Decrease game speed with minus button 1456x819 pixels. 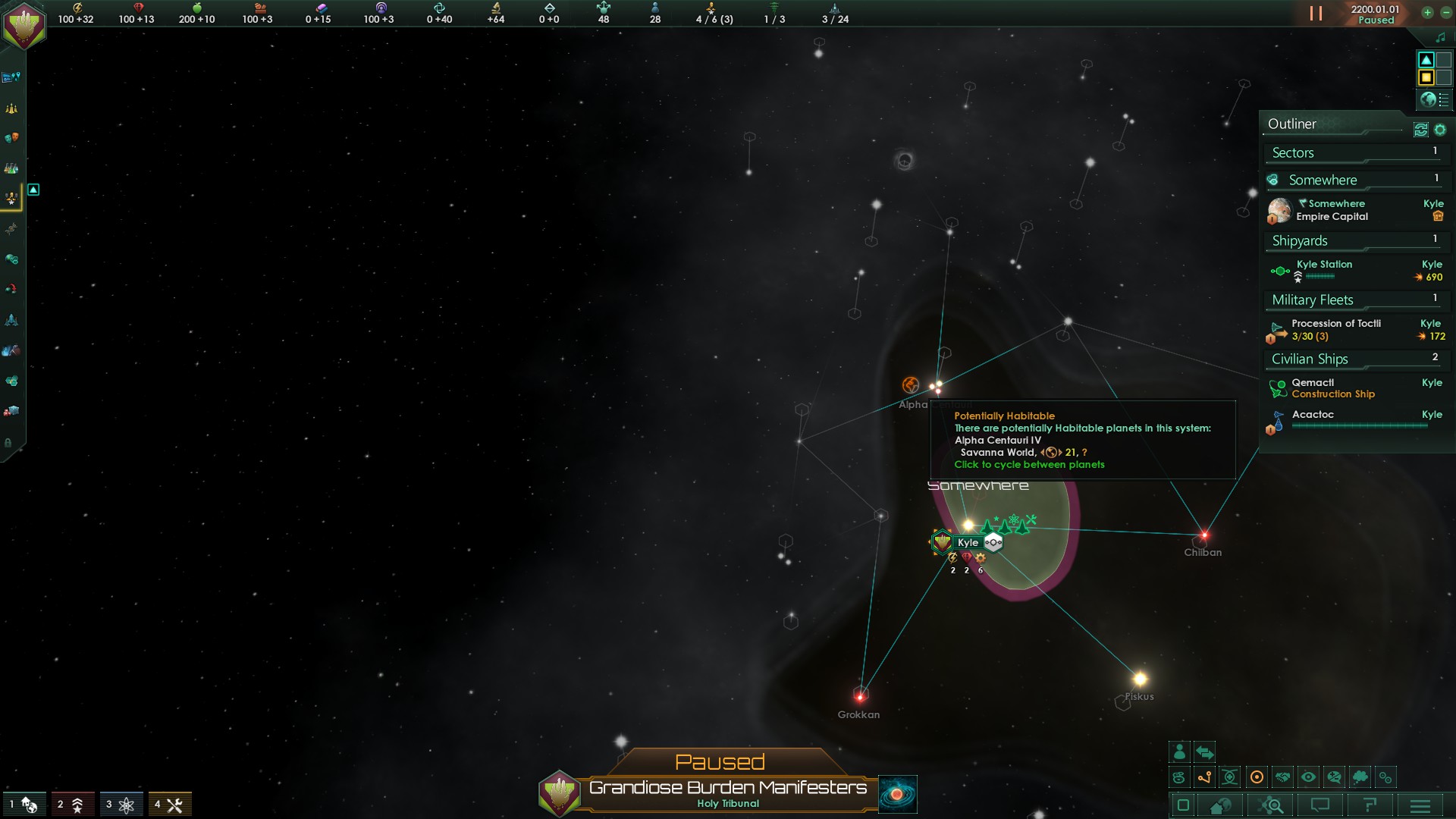click(1445, 12)
